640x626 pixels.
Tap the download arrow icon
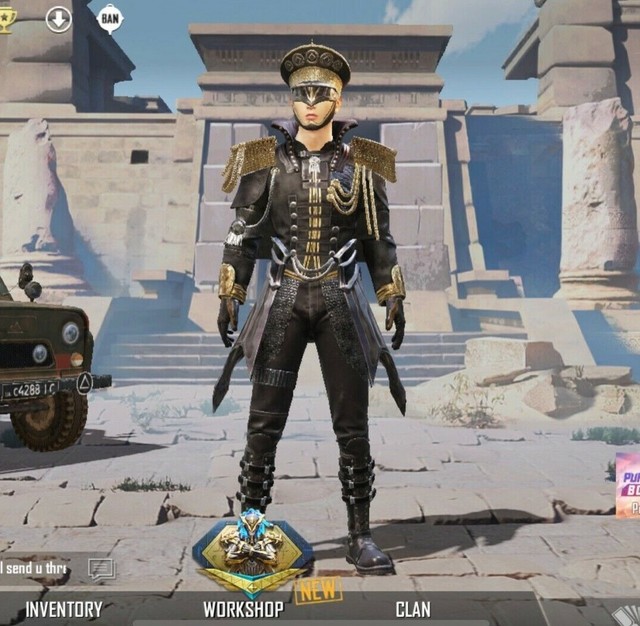coord(59,18)
